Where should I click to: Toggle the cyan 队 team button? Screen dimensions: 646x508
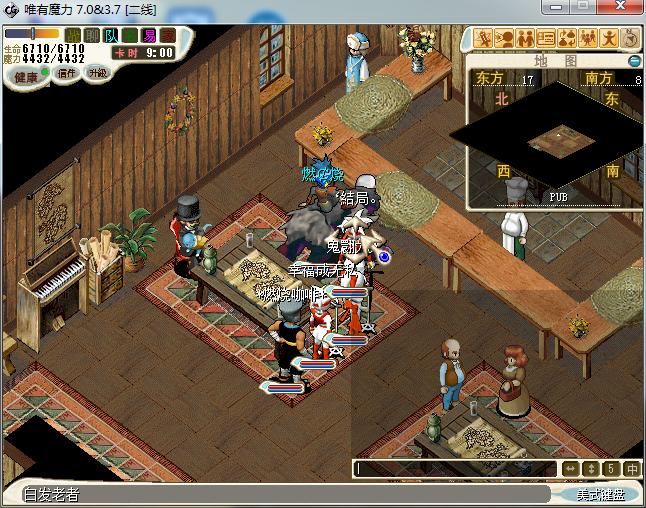111,36
